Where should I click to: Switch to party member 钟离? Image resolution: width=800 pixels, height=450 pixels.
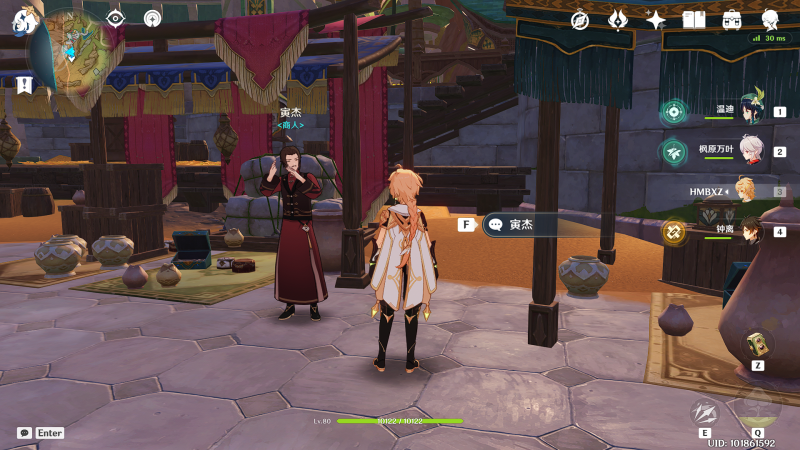tap(749, 232)
